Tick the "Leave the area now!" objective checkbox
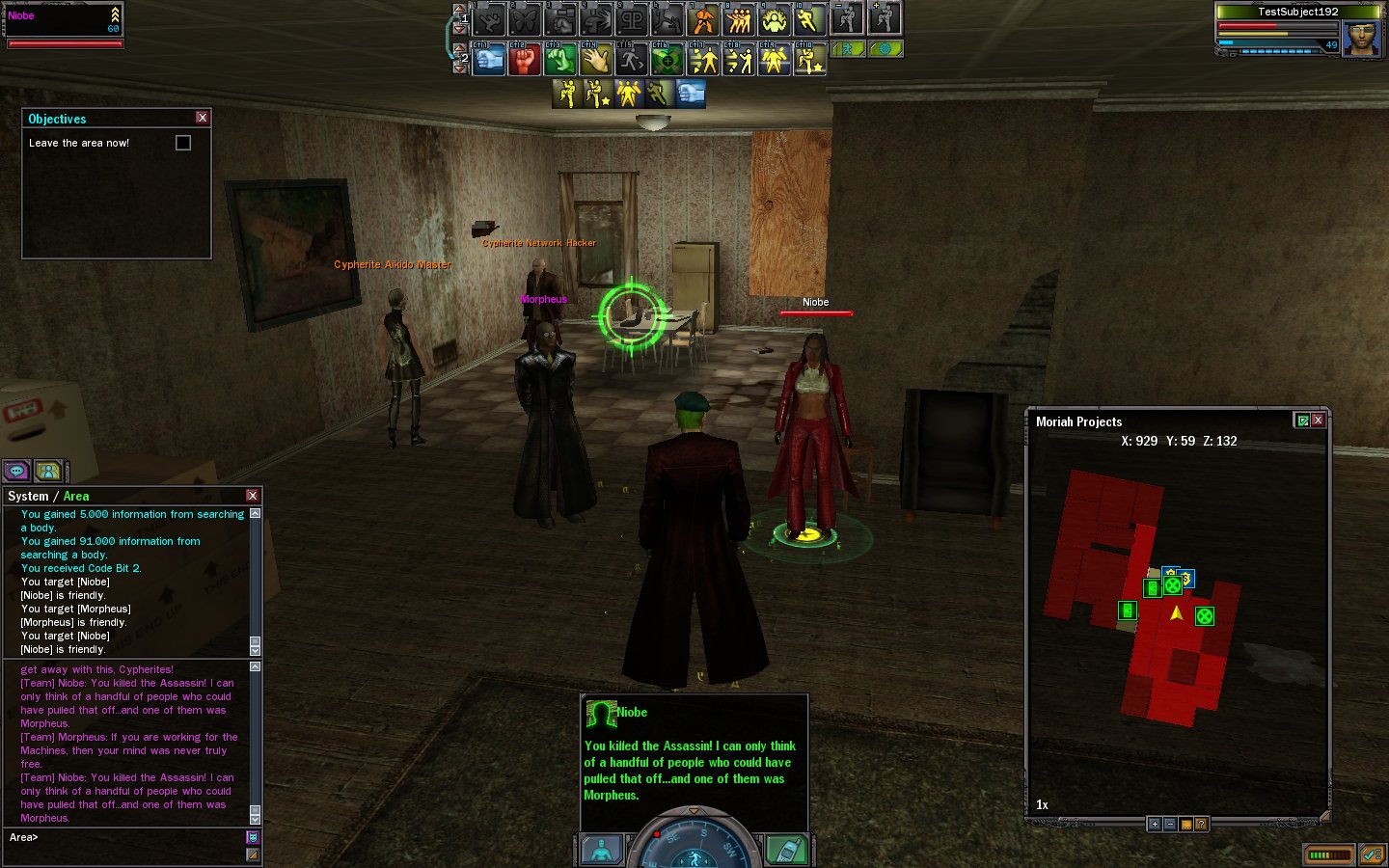This screenshot has width=1389, height=868. tap(183, 143)
